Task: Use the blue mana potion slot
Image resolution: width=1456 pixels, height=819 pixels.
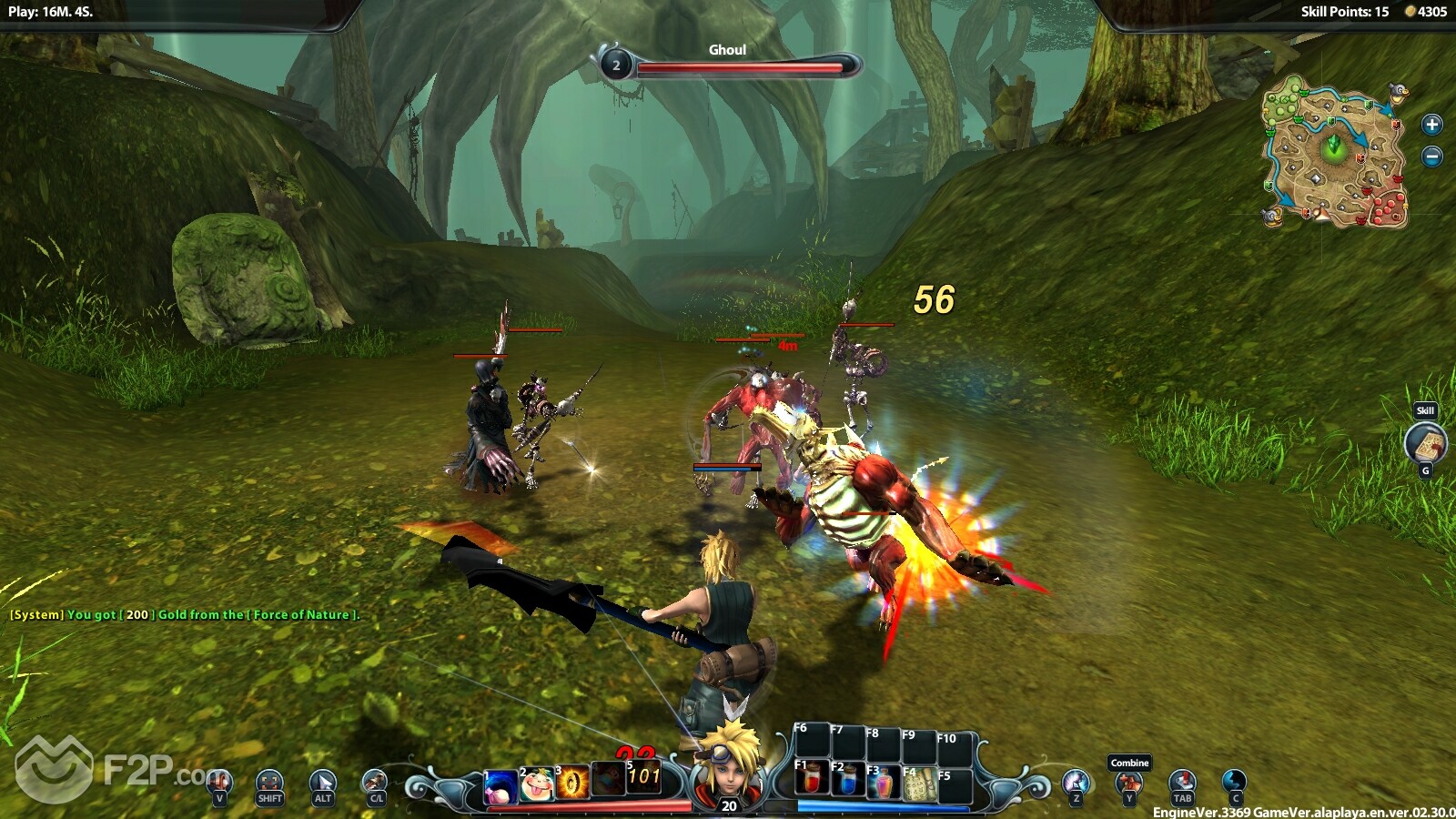Action: [846, 780]
